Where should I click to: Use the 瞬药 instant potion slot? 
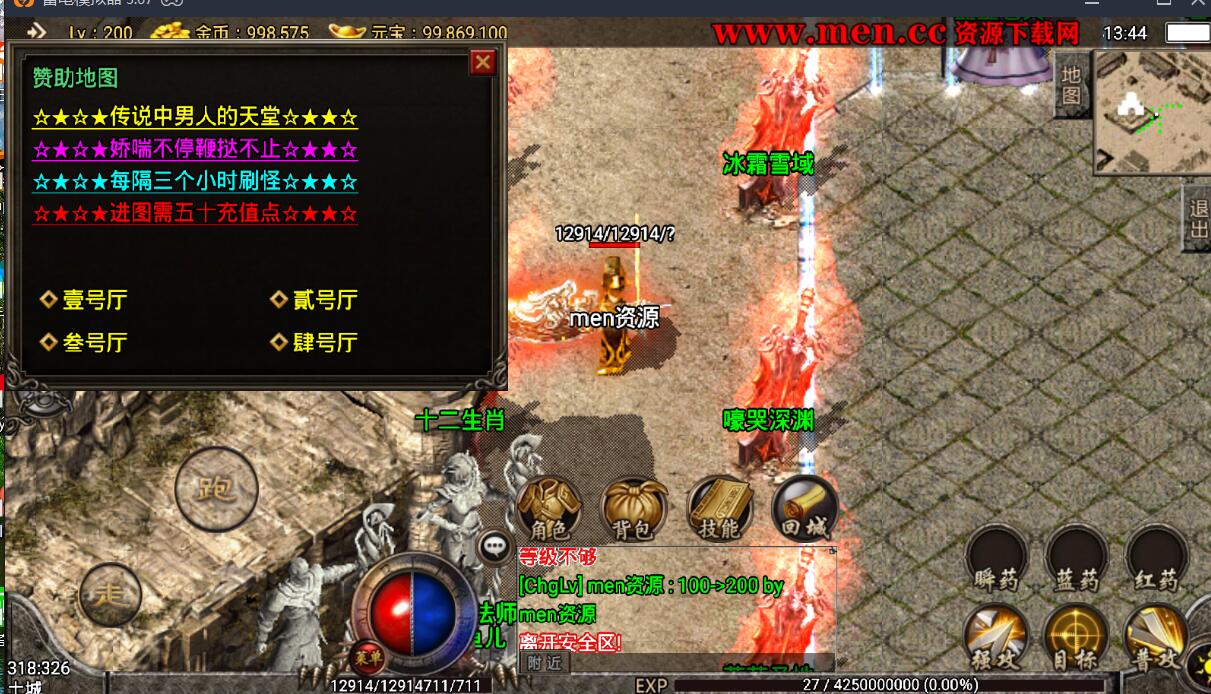tap(996, 558)
